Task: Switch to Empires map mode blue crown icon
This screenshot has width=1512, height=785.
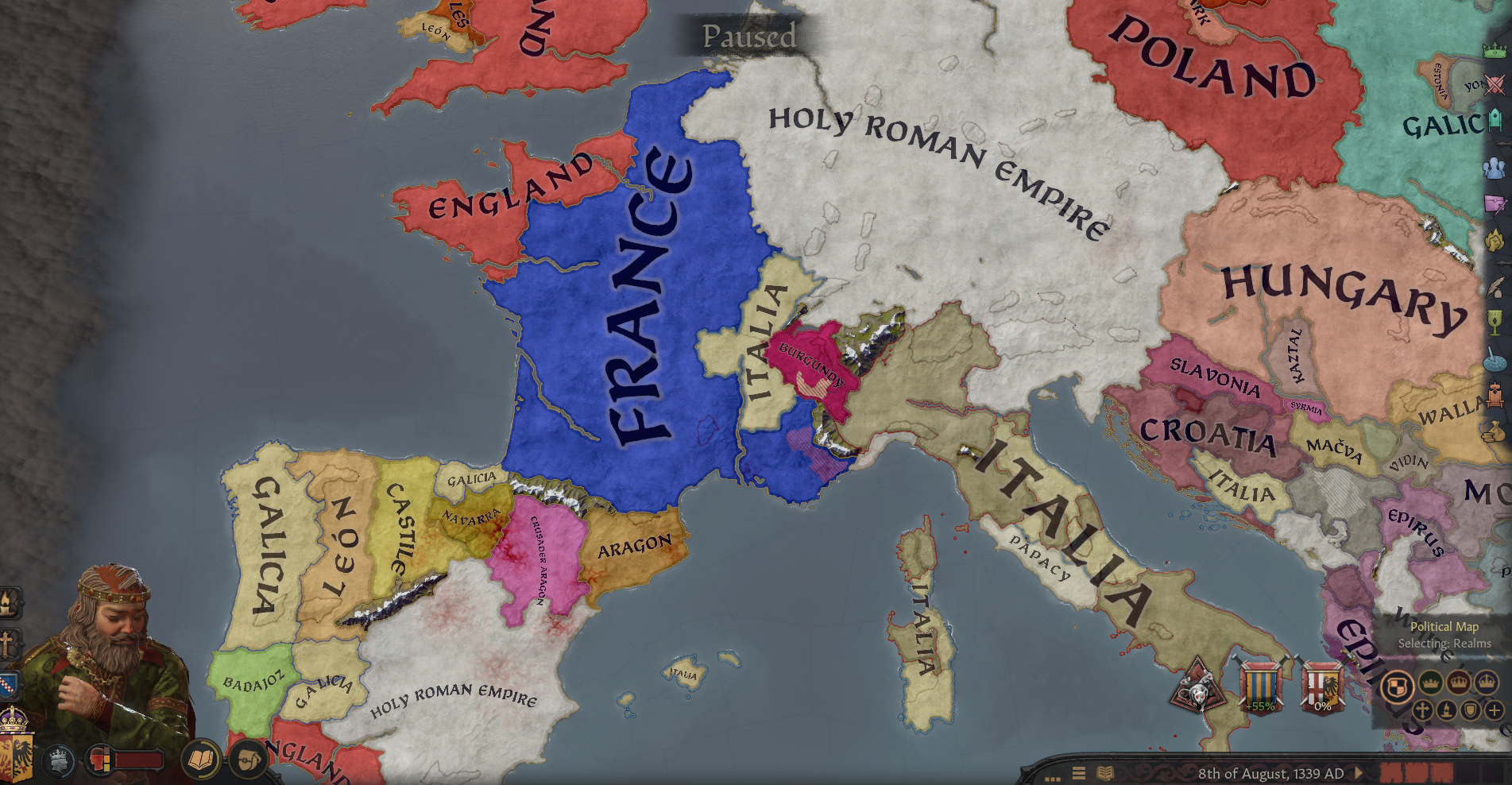Action: (1487, 682)
